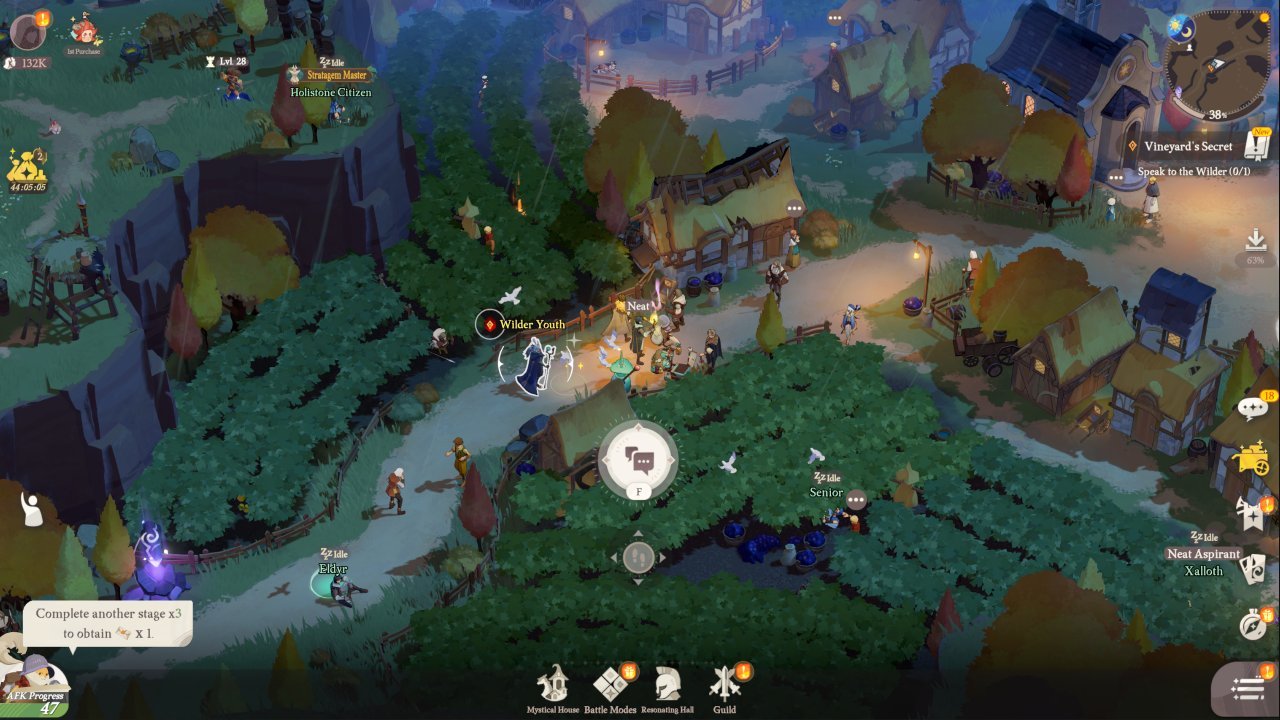Viewport: 1280px width, 720px height.
Task: Toggle the footsteps auto-move button
Action: point(638,557)
